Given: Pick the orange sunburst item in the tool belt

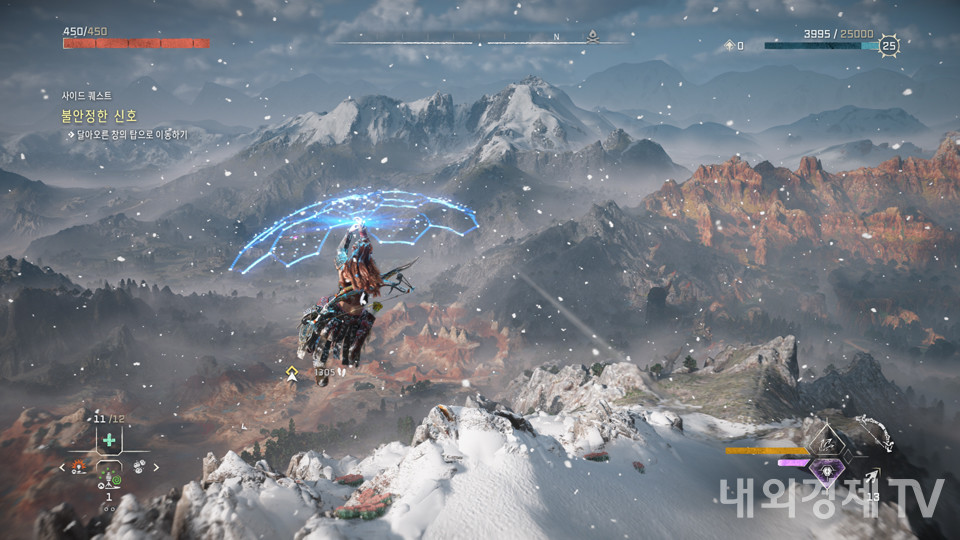Looking at the screenshot, I should coord(79,466).
